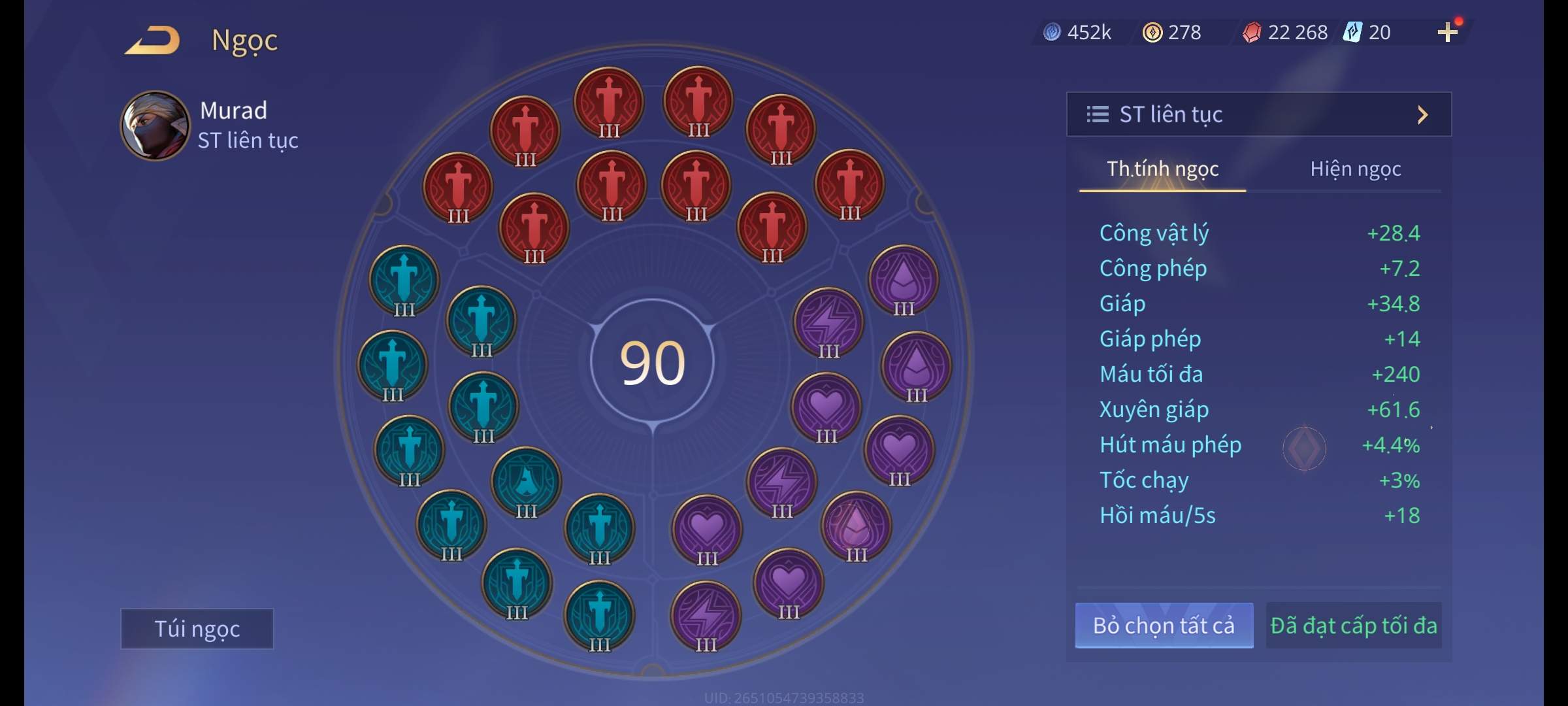Image resolution: width=1568 pixels, height=706 pixels.
Task: Switch to the Hiện ngọc tab
Action: tap(1355, 169)
